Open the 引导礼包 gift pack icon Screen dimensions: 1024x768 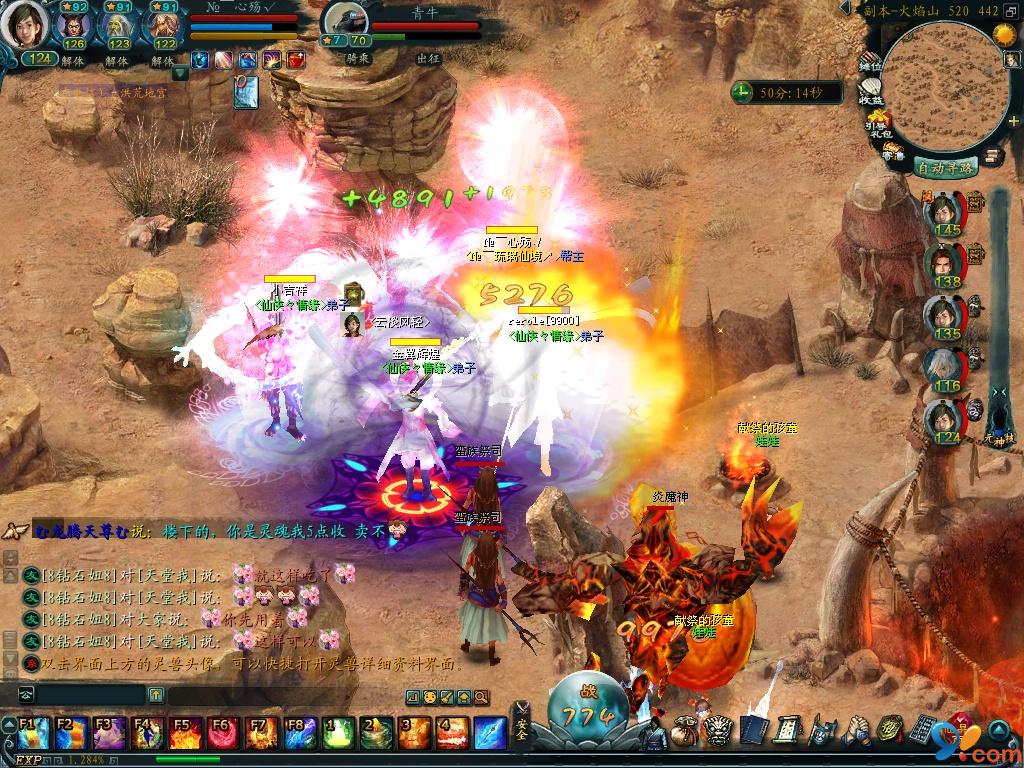coord(876,126)
